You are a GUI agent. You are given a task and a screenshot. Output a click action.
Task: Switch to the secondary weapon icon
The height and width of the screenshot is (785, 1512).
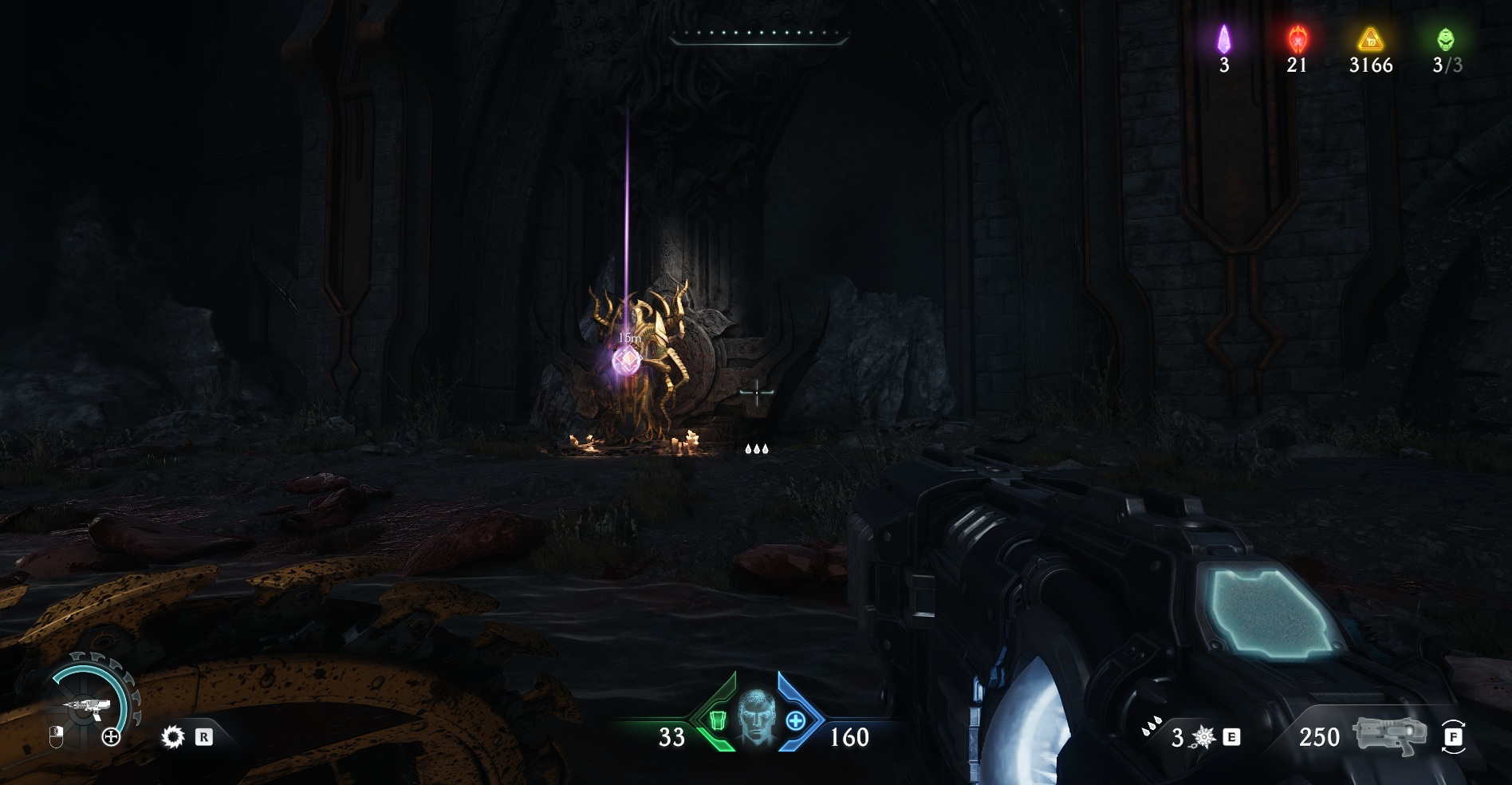click(1388, 734)
